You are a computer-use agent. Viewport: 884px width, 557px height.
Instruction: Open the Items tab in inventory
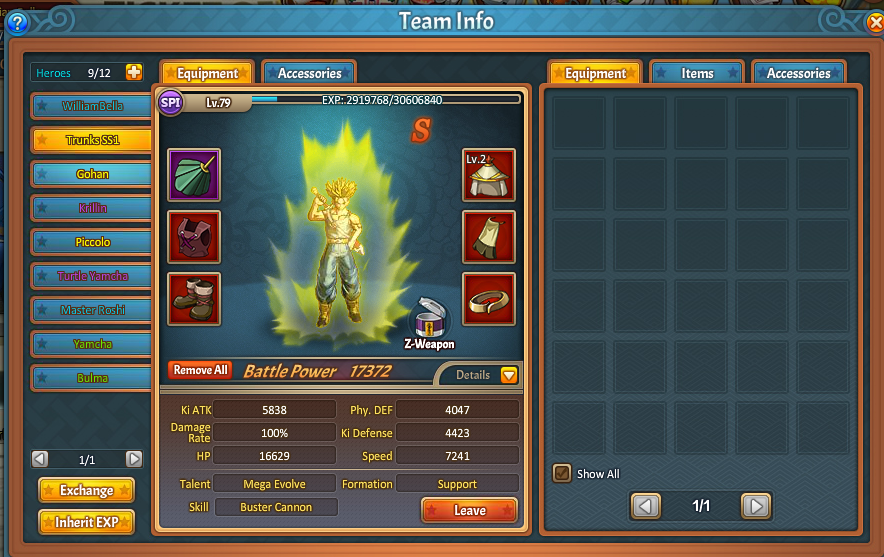click(x=697, y=73)
